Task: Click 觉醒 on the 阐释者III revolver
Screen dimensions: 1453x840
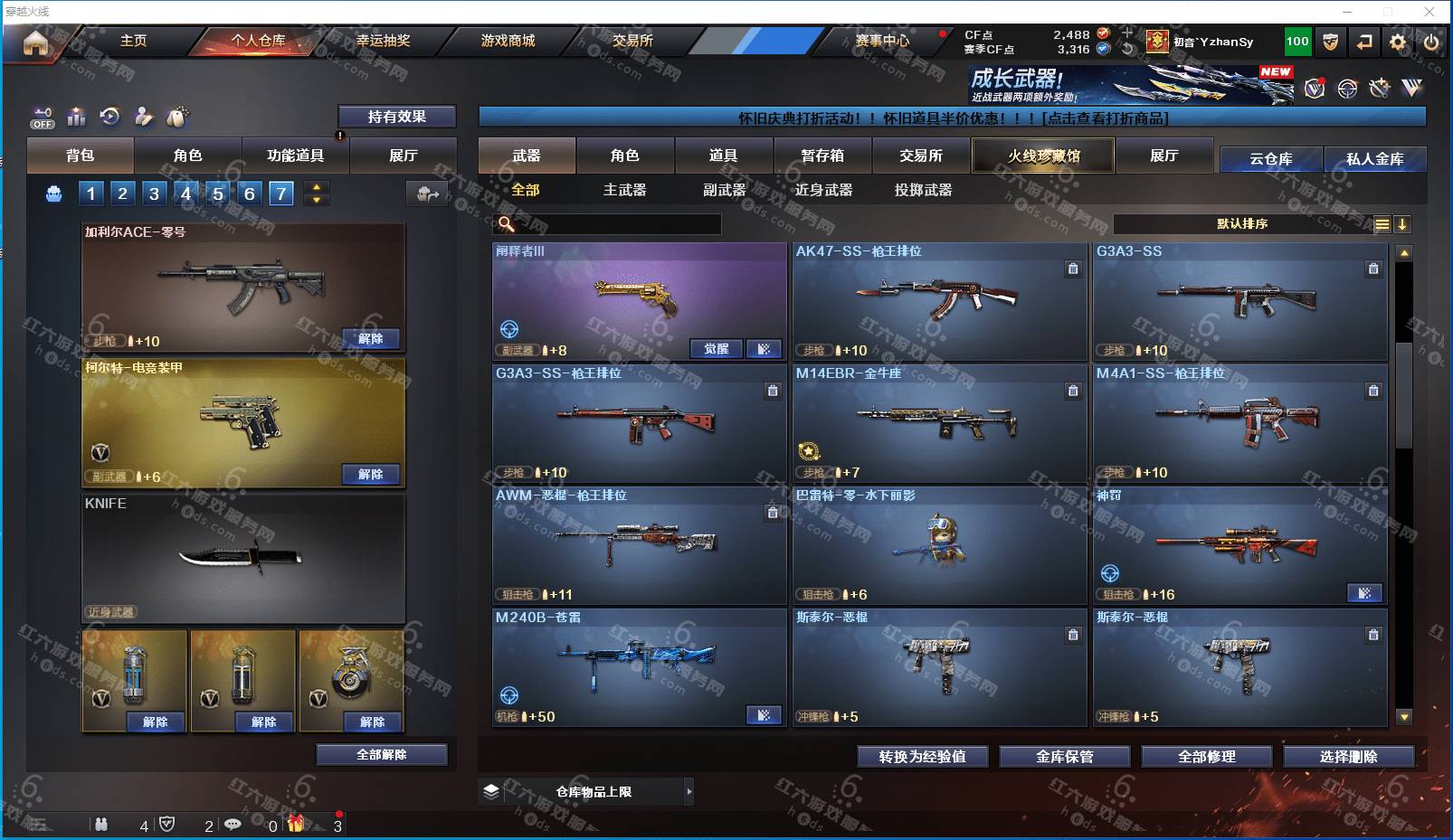Action: pyautogui.click(x=717, y=349)
